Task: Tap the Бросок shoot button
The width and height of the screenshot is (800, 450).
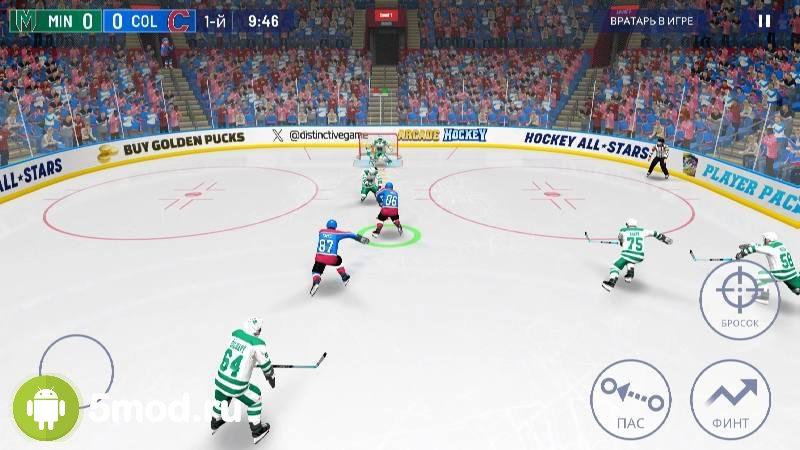Action: (739, 295)
